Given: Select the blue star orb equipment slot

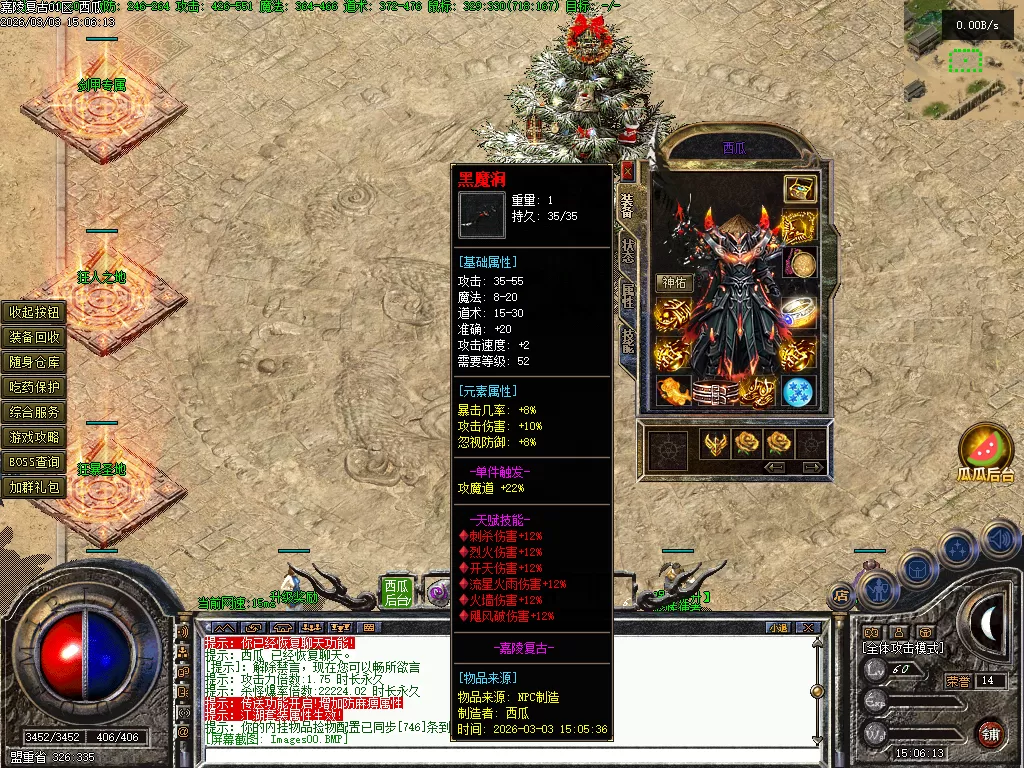Looking at the screenshot, I should click(x=798, y=391).
